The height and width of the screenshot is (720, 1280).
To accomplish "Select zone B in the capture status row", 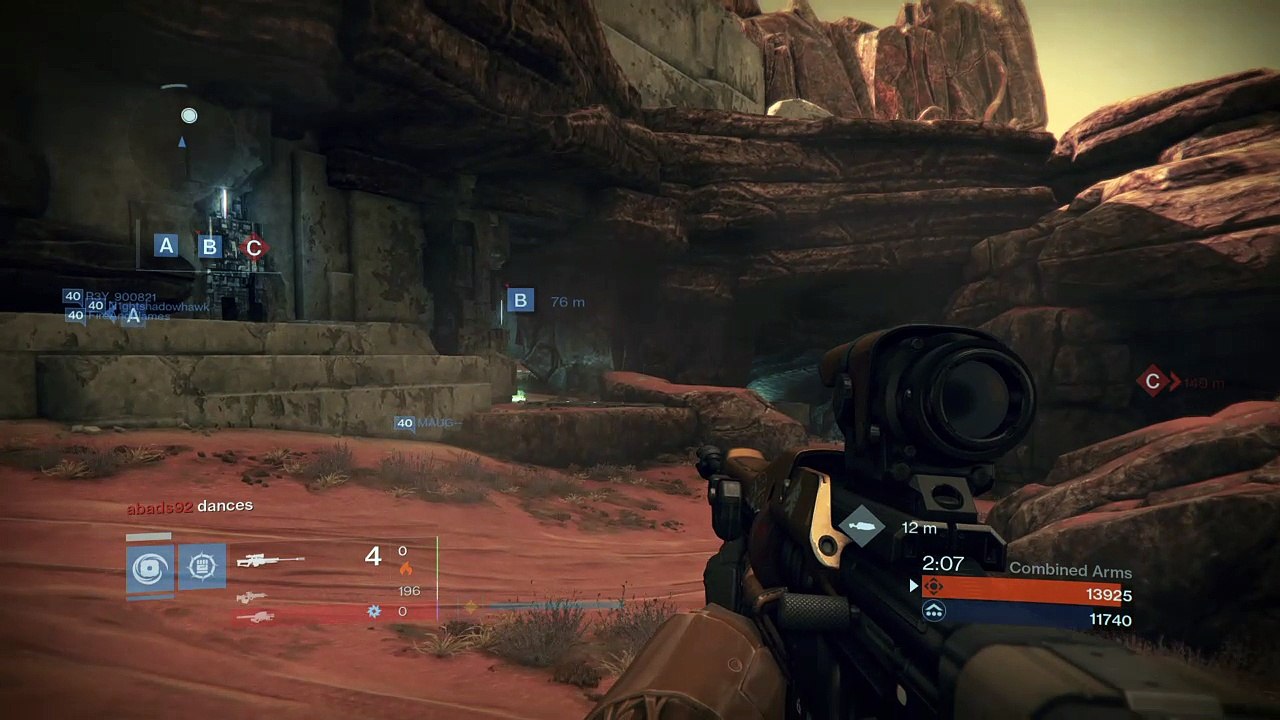I will pos(209,246).
